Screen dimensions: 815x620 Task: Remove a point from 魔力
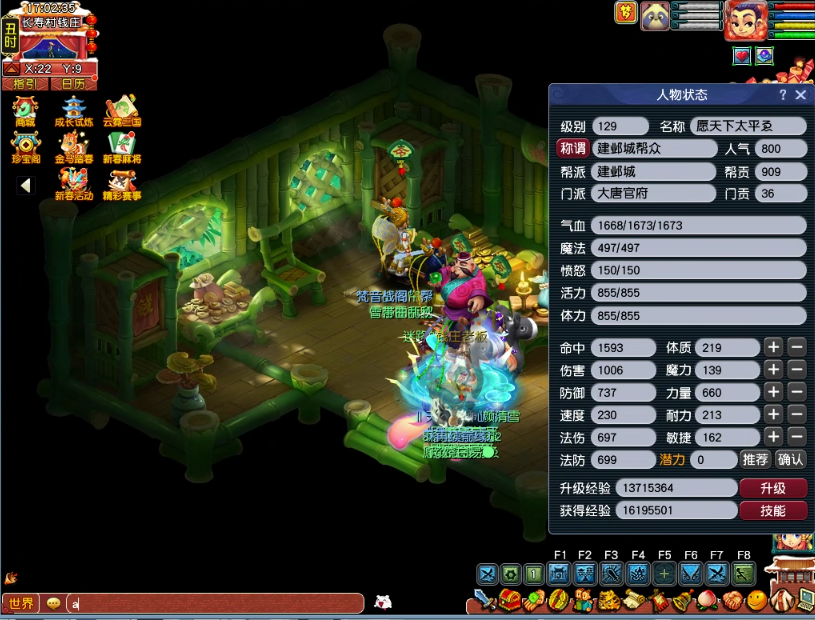(796, 371)
